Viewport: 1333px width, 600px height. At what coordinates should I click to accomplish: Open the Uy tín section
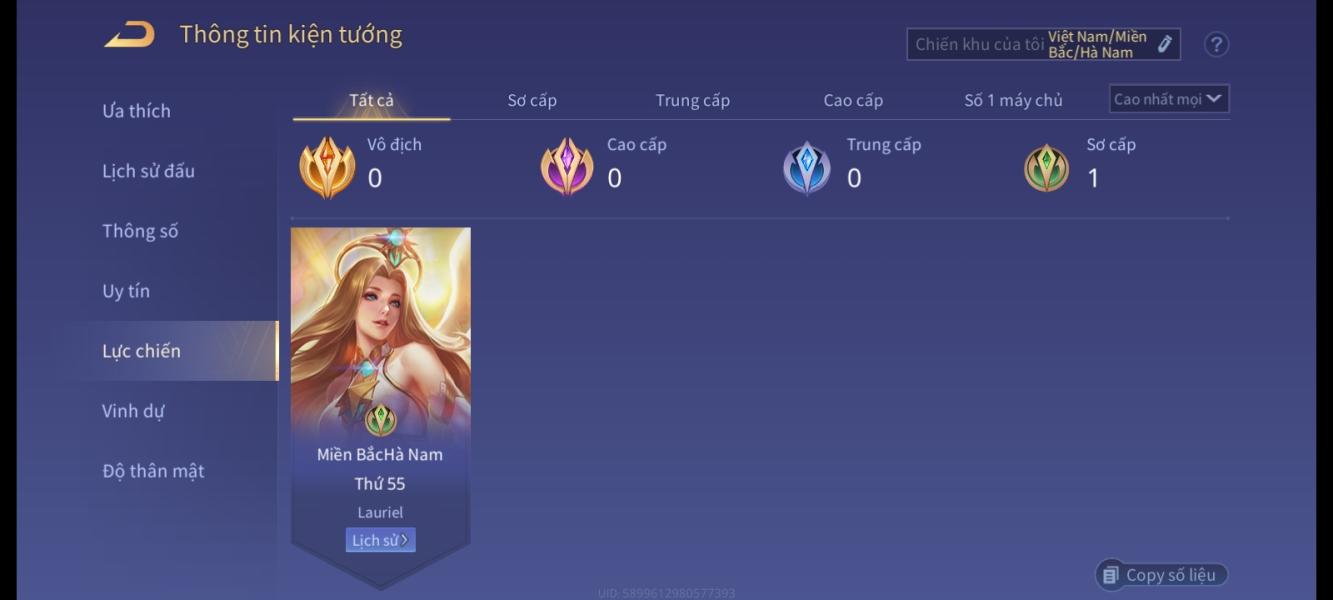point(126,291)
